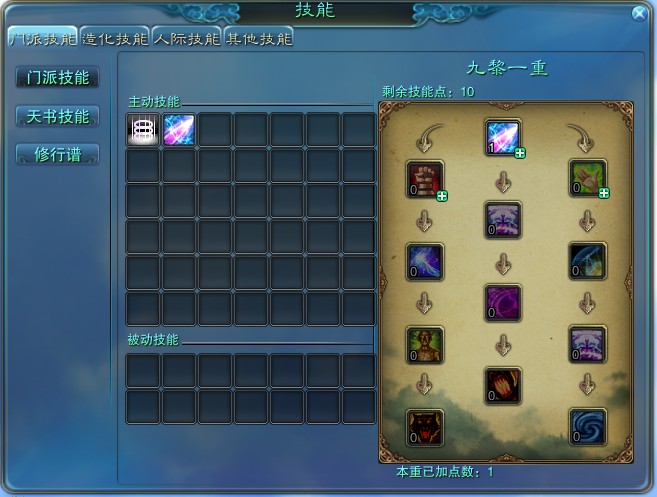657x497 pixels.
Task: Select the 门派技能 side button
Action: (x=58, y=77)
